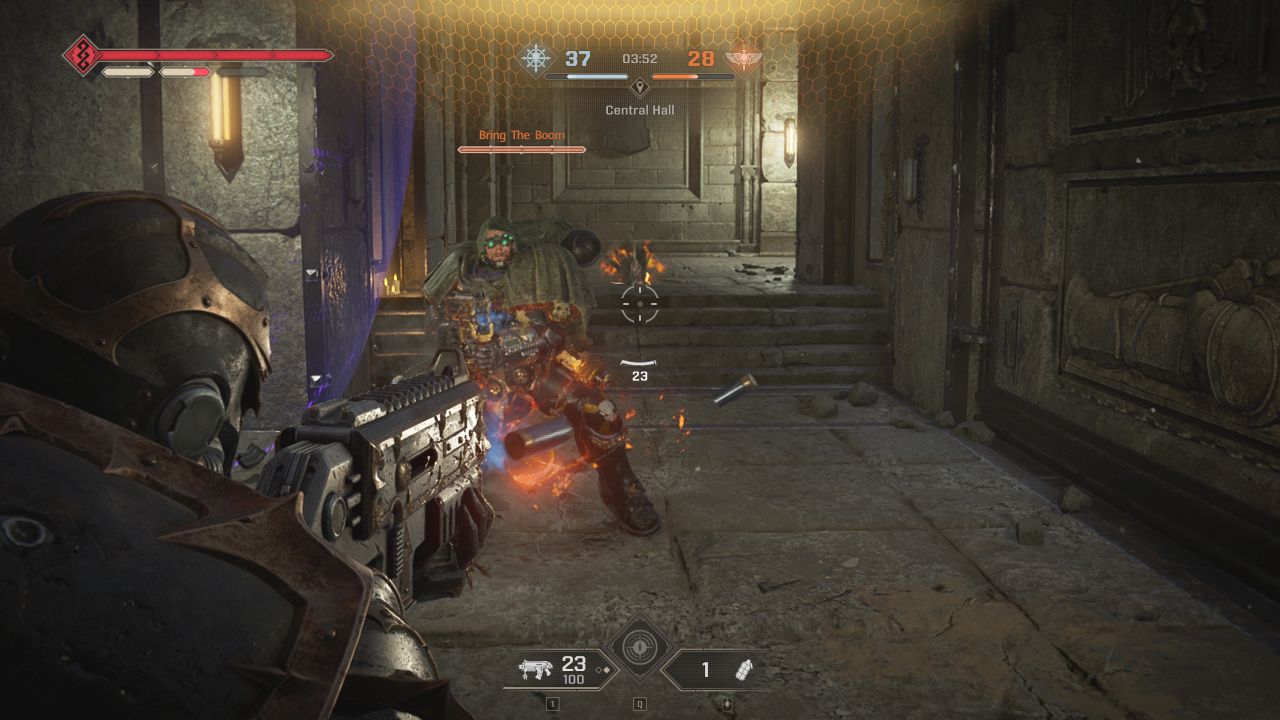This screenshot has height=720, width=1280.
Task: Click the red class emblem beside the health bar
Action: tap(79, 55)
